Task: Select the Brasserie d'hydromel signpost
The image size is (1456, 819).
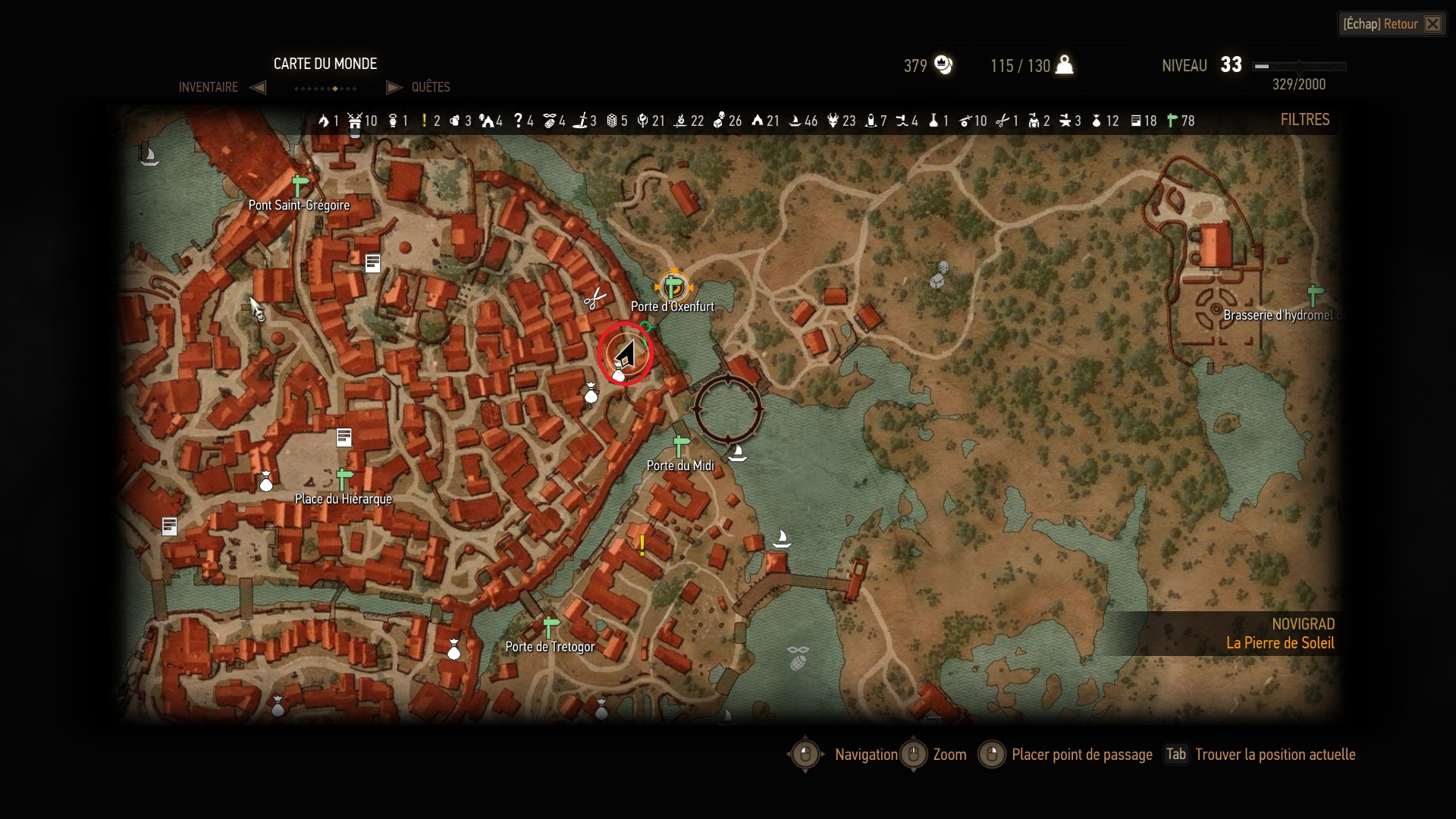Action: [1315, 294]
